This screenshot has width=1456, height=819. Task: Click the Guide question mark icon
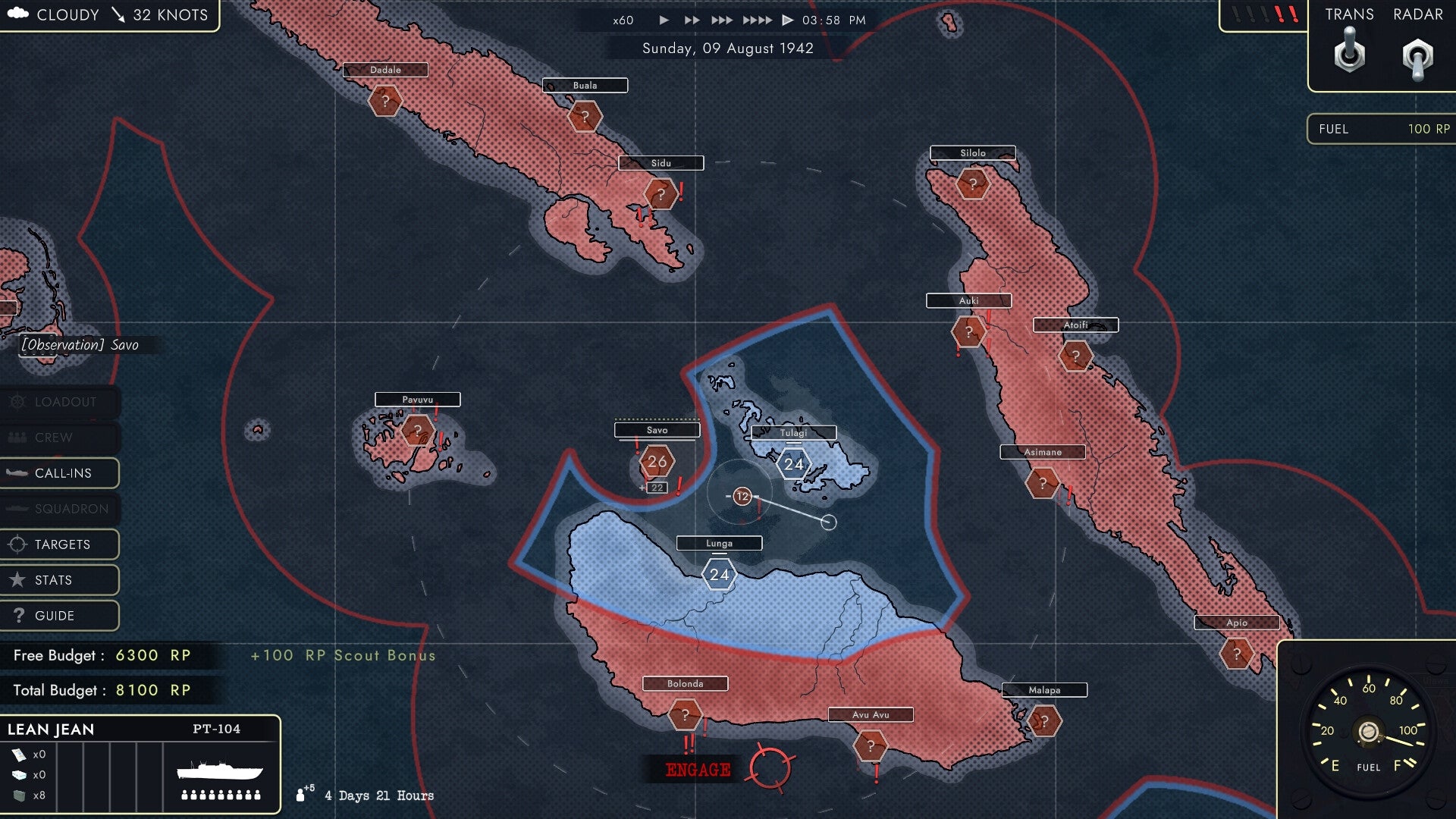click(x=17, y=616)
